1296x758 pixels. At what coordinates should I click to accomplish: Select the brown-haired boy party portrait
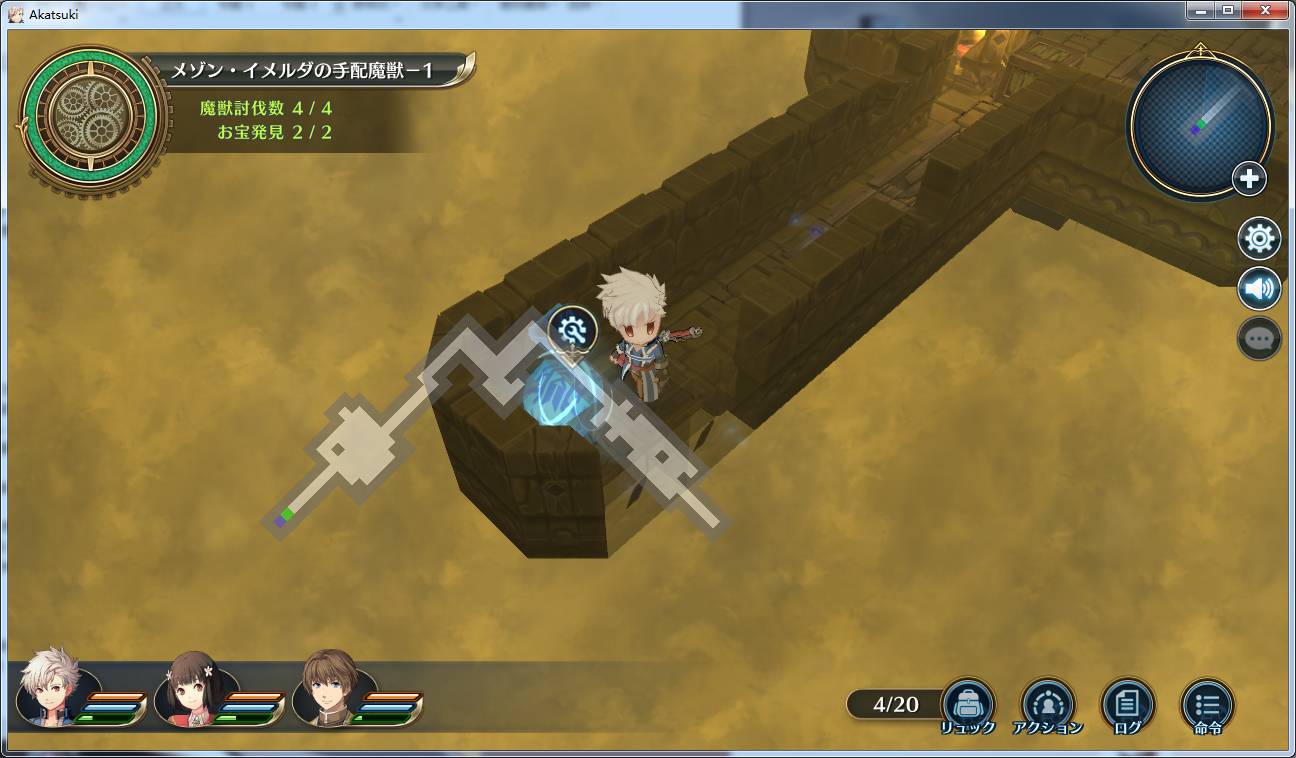[331, 688]
